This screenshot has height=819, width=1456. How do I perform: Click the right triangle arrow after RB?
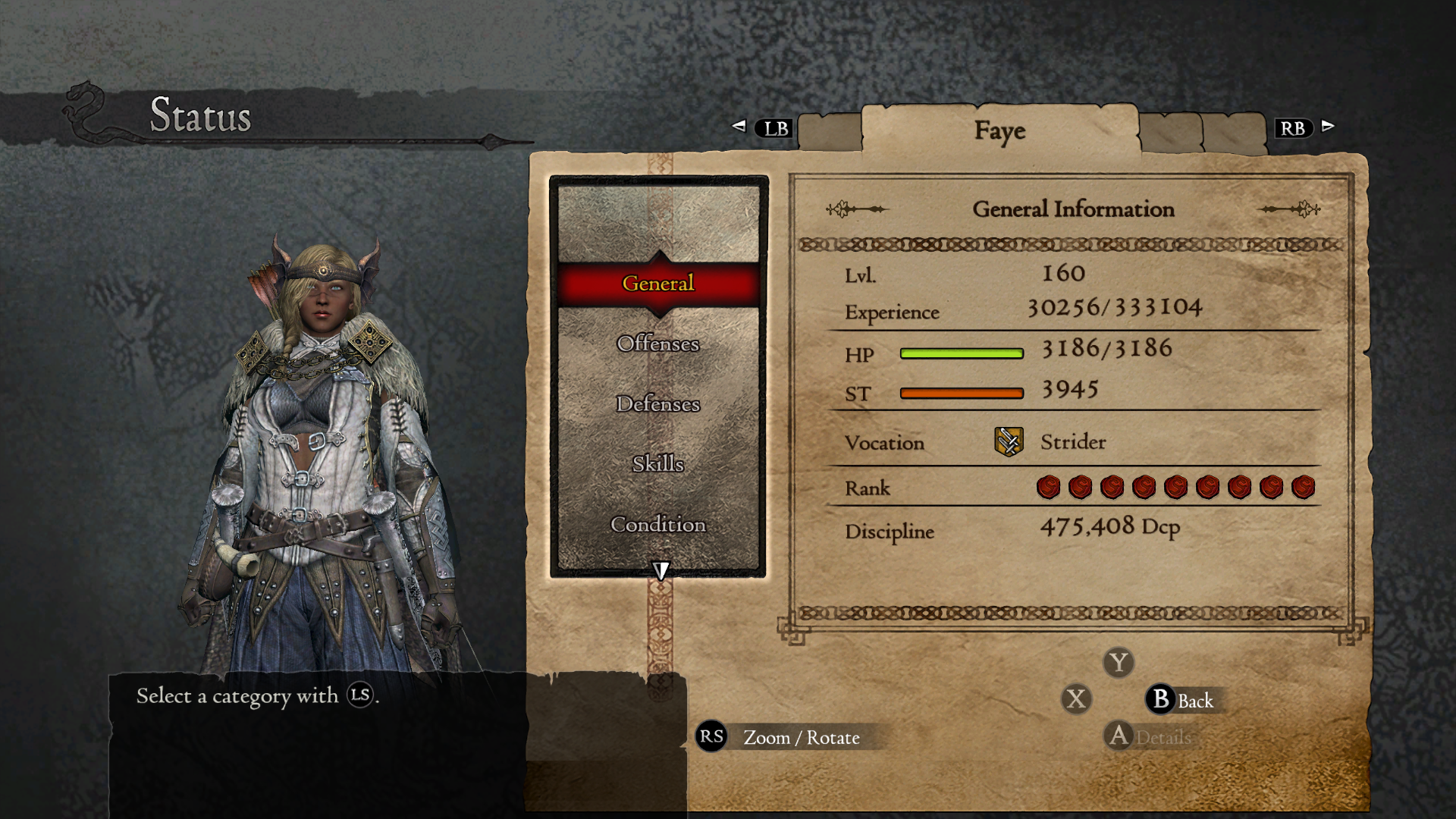(x=1328, y=127)
